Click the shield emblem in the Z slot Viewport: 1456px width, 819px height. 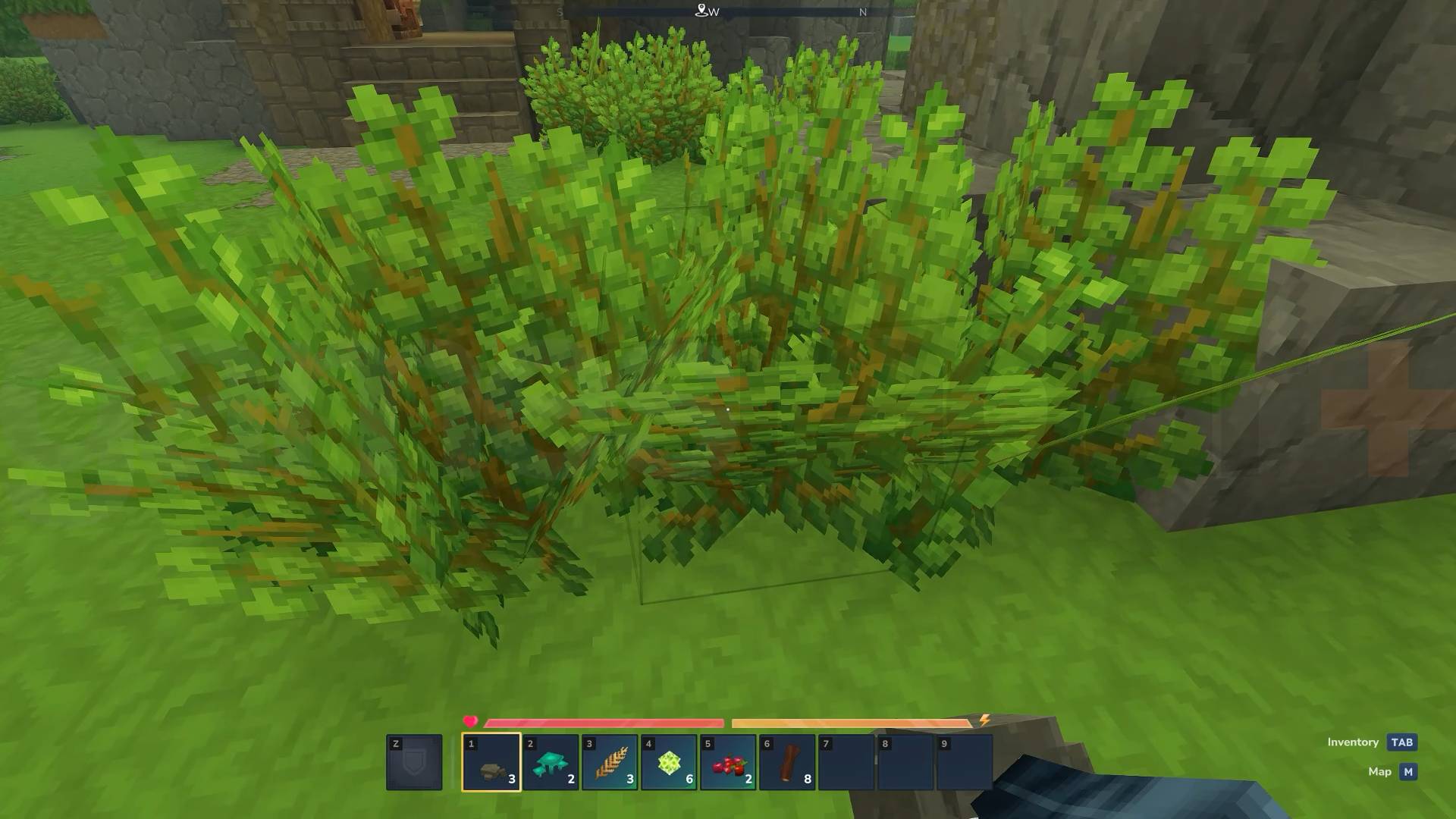[x=416, y=762]
